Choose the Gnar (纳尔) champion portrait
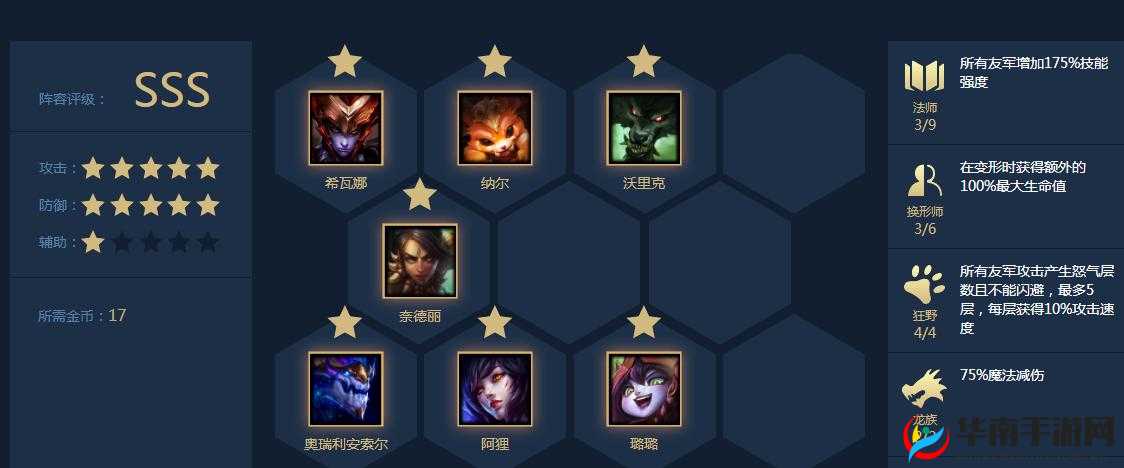Screen dimensions: 1124x468 pos(495,128)
